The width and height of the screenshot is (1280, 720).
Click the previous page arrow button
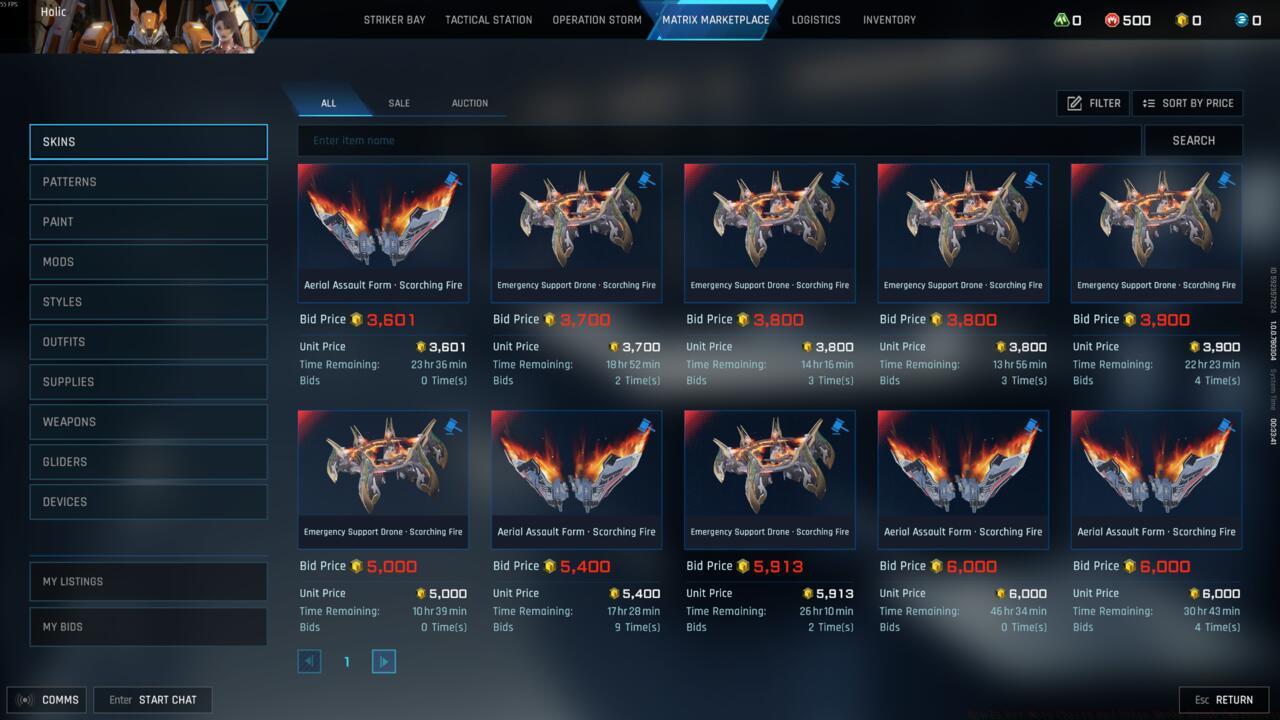[x=309, y=661]
